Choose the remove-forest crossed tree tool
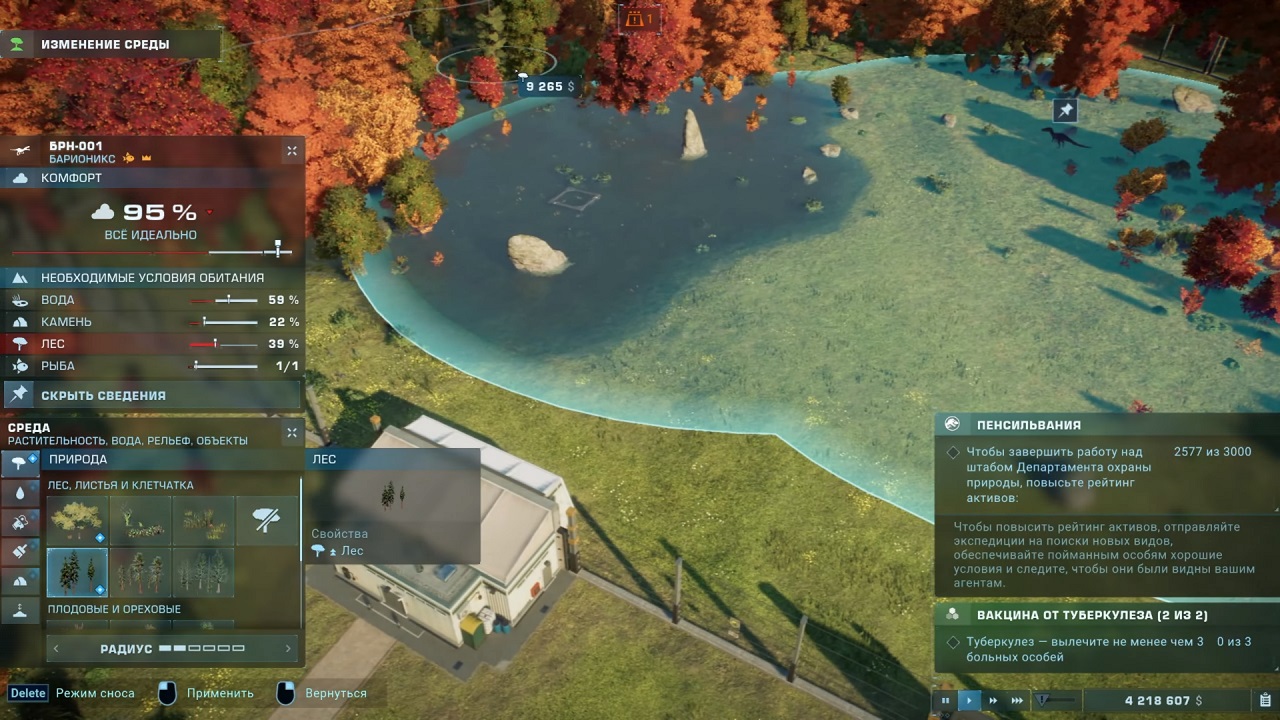The image size is (1280, 720). 266,520
